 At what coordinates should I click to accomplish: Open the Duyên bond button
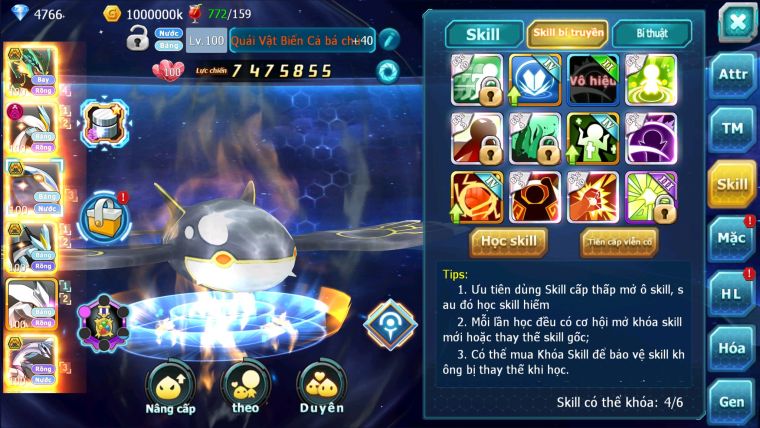tap(322, 388)
